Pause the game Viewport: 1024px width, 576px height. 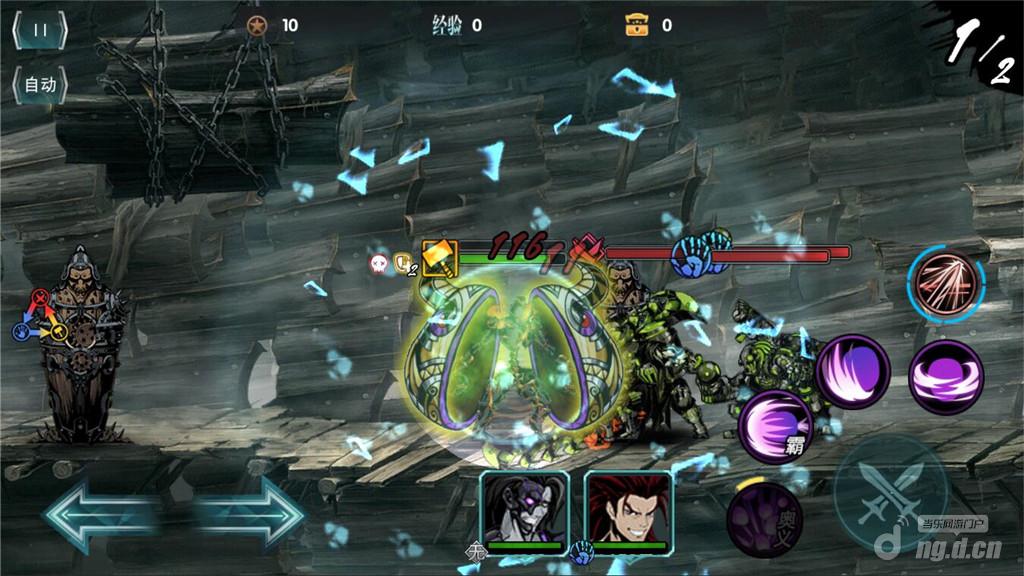point(40,30)
